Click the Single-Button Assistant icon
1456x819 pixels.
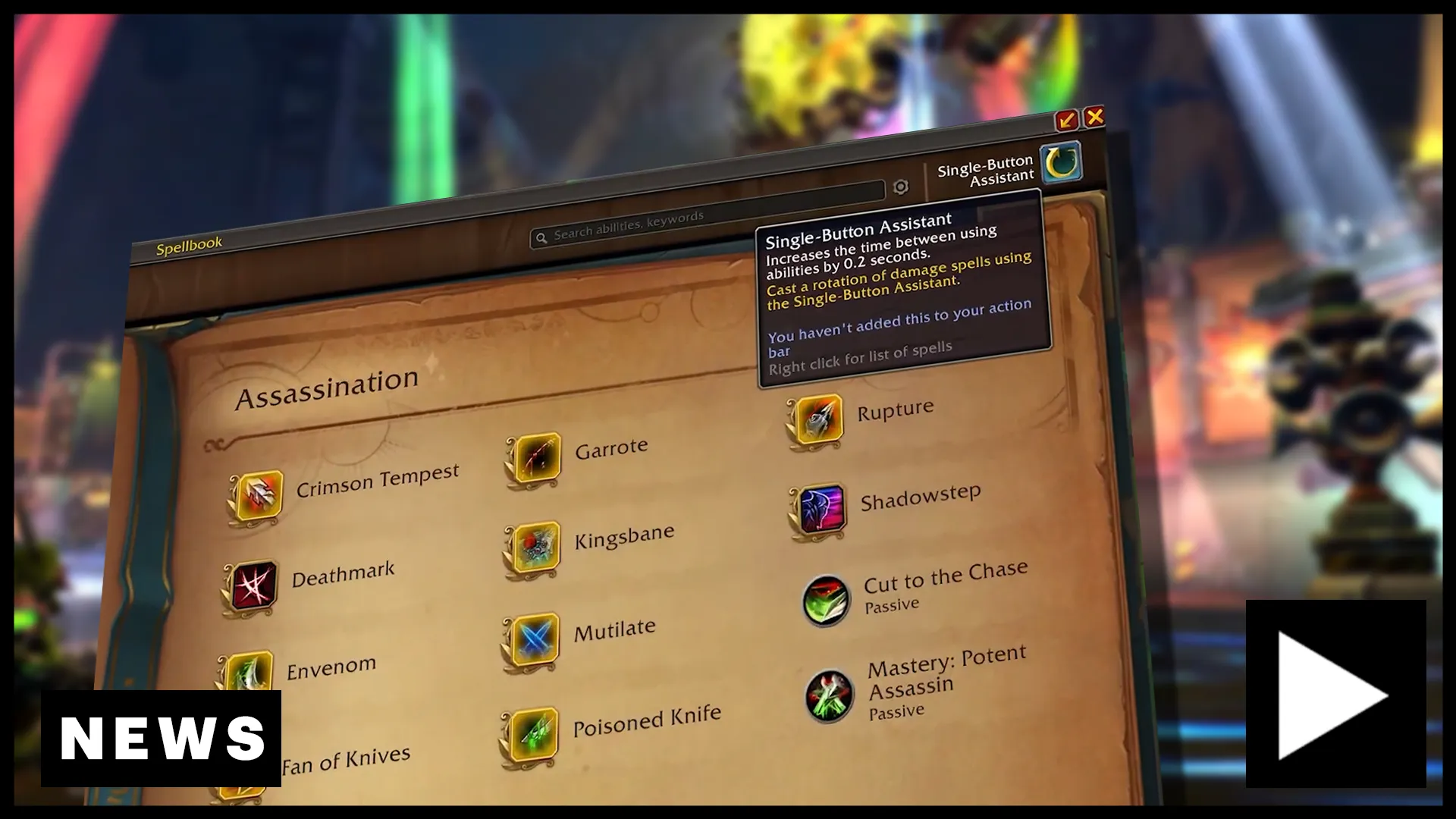(x=1061, y=163)
